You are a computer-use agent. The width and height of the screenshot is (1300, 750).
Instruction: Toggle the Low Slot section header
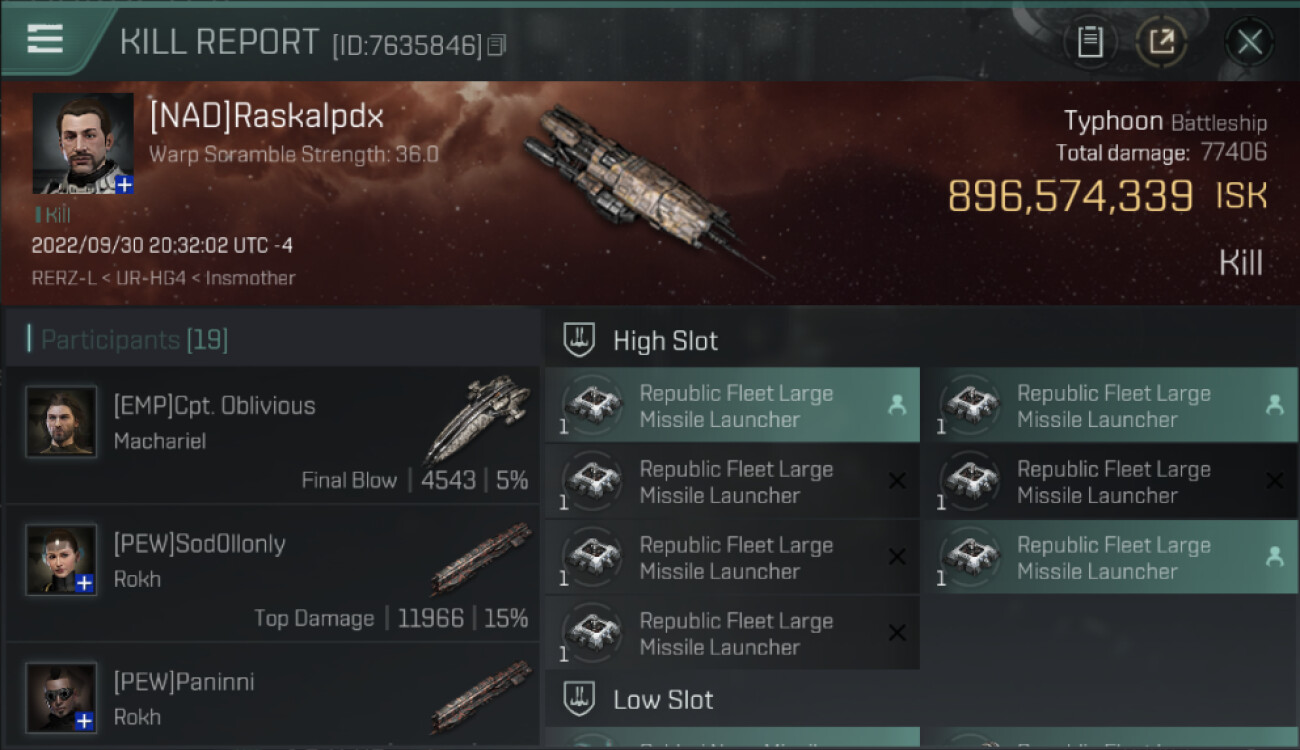coord(663,699)
